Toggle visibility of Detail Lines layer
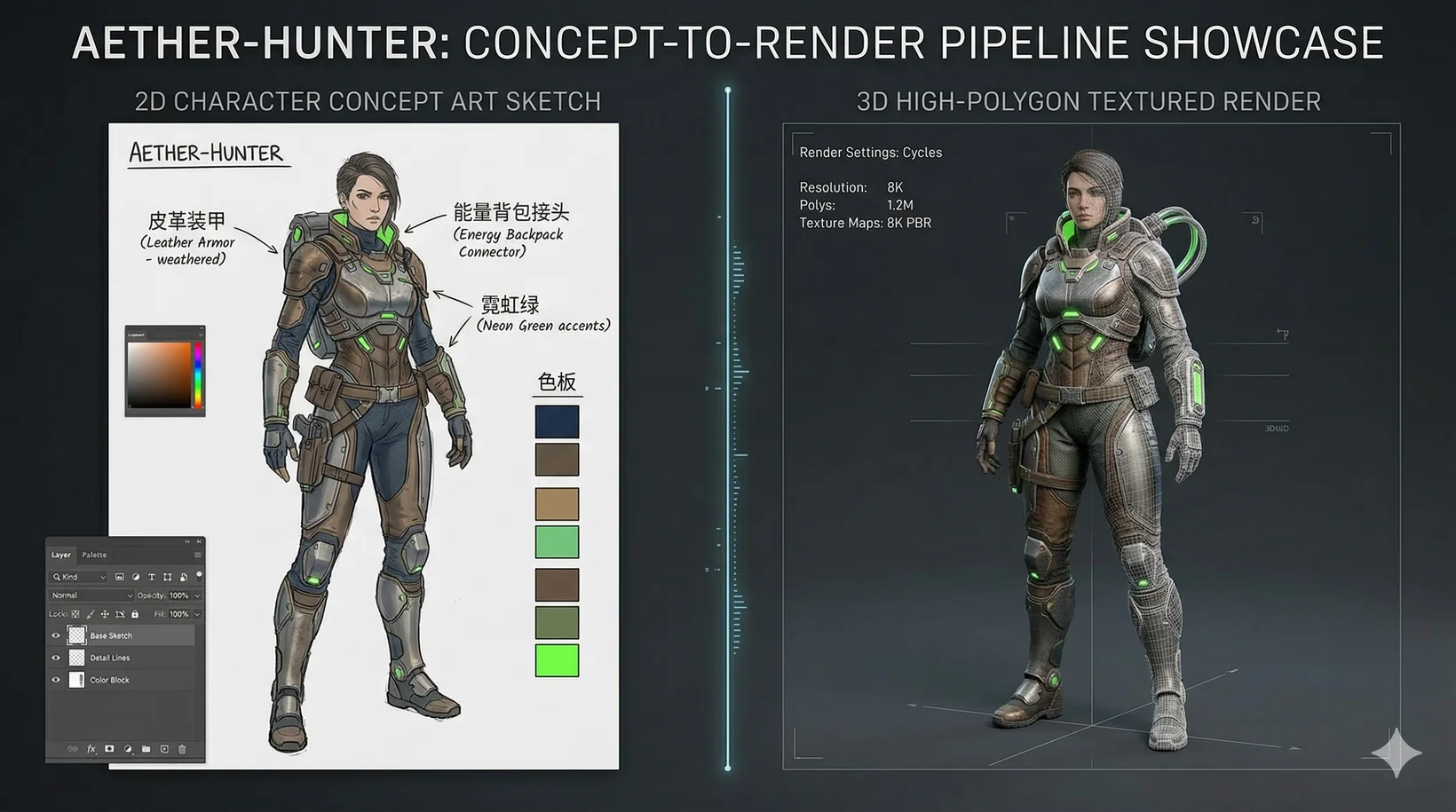Screen dimensions: 1456x812 click(55, 658)
